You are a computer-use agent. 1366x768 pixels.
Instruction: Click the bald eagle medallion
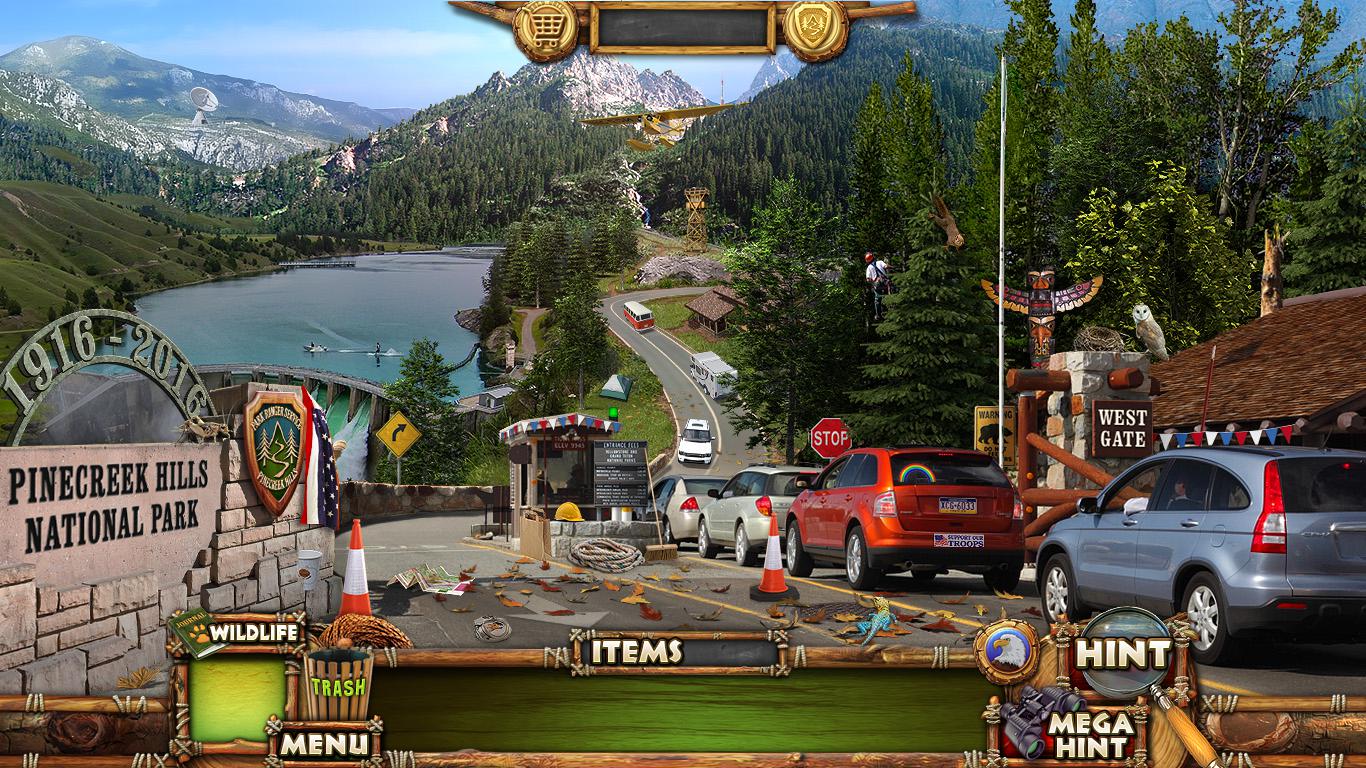(x=1006, y=652)
